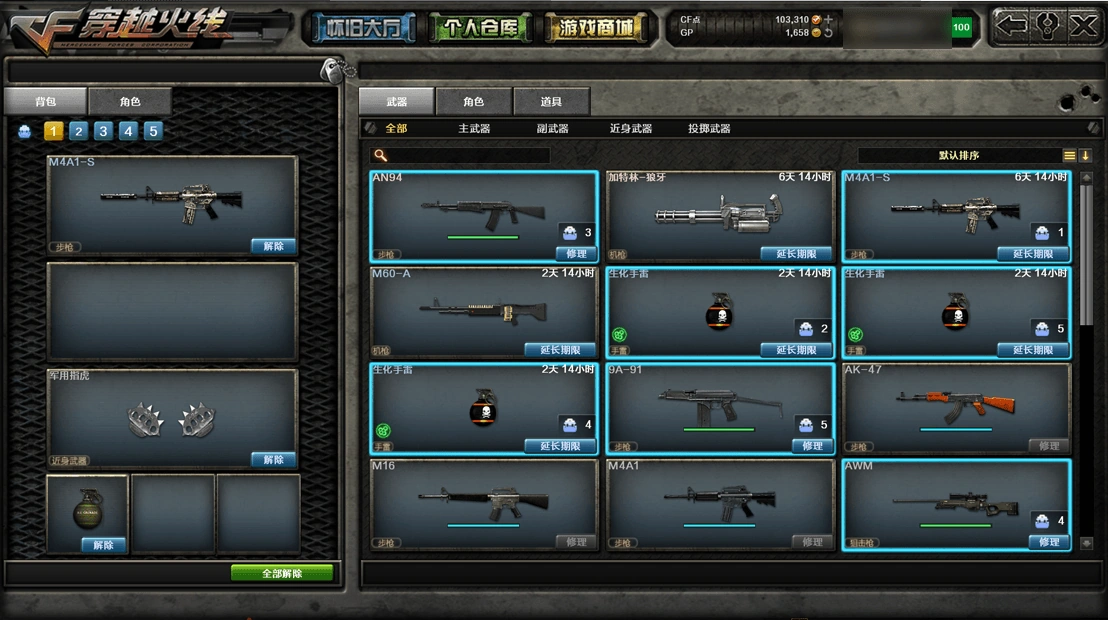Open the 游戏商城 shop
The image size is (1108, 620).
pos(595,28)
